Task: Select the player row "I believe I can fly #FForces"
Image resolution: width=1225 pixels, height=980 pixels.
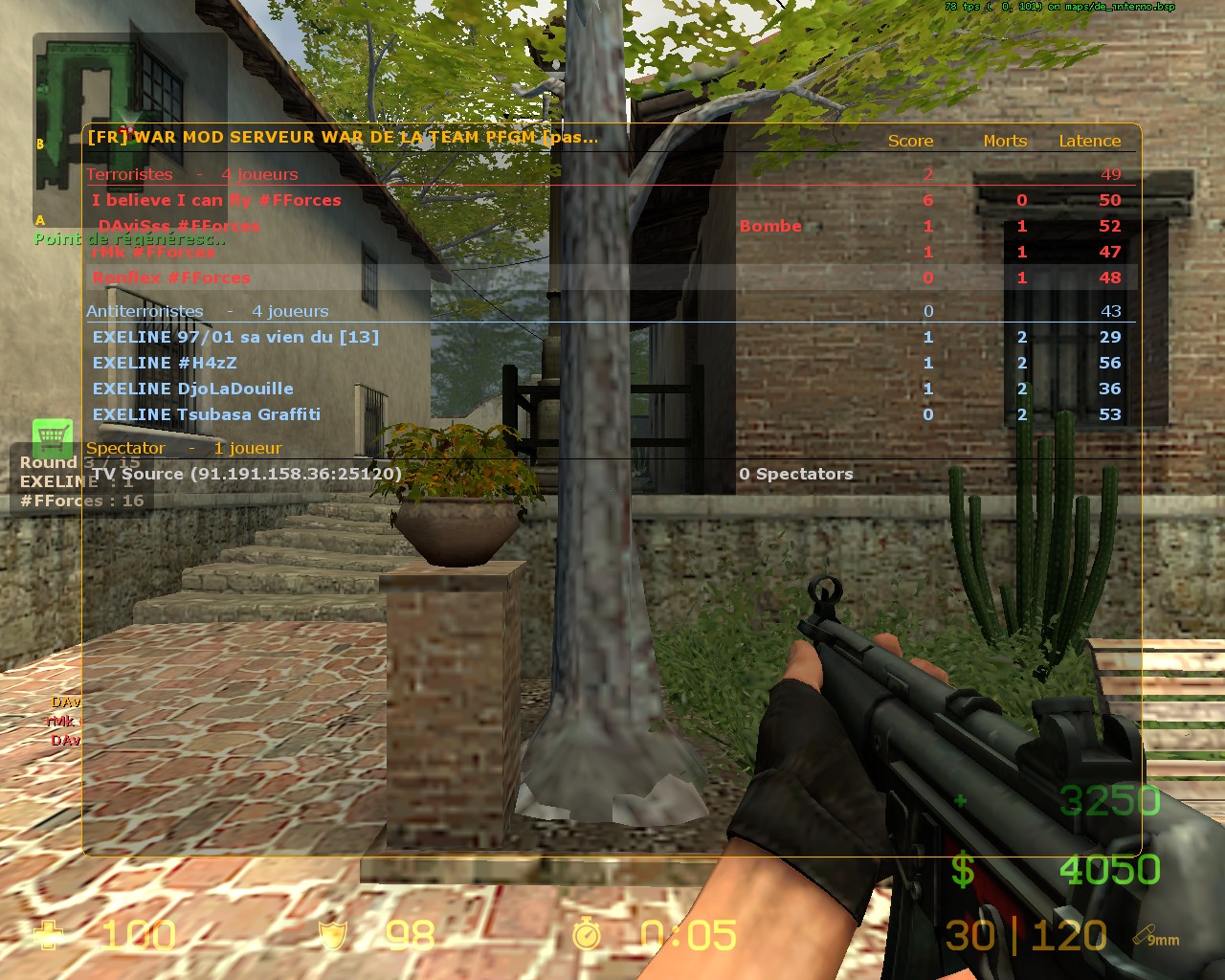Action: (216, 200)
